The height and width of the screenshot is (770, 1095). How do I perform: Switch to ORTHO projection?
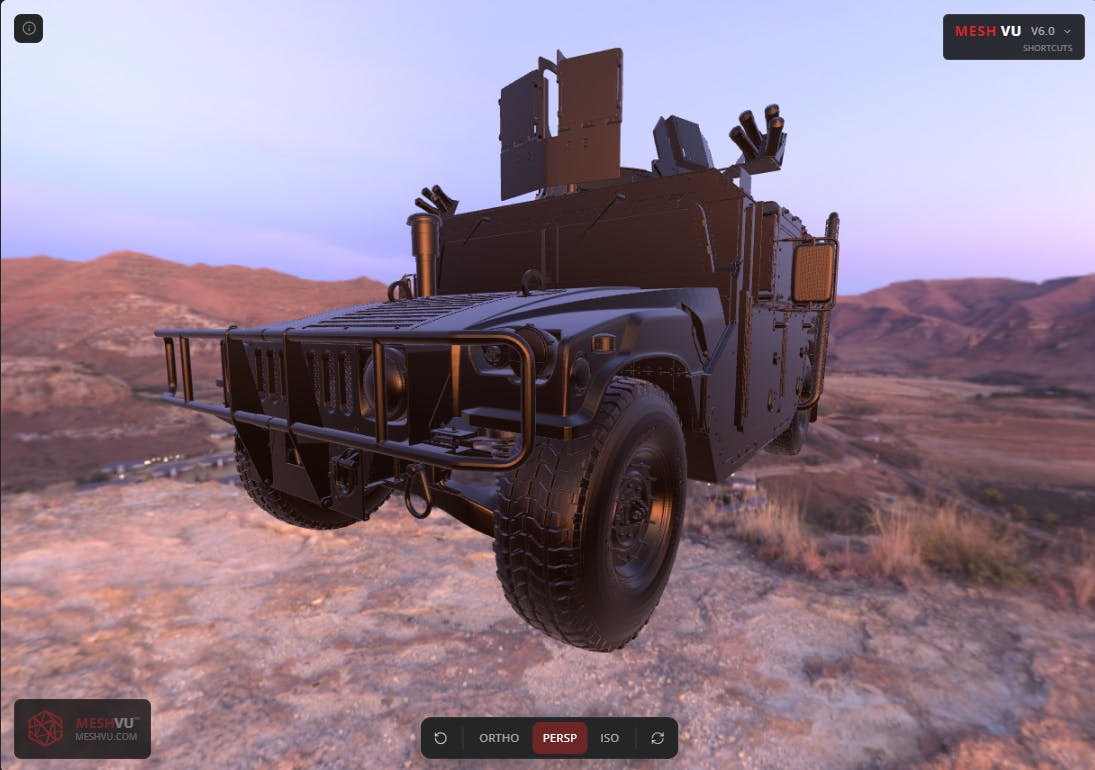(x=499, y=738)
